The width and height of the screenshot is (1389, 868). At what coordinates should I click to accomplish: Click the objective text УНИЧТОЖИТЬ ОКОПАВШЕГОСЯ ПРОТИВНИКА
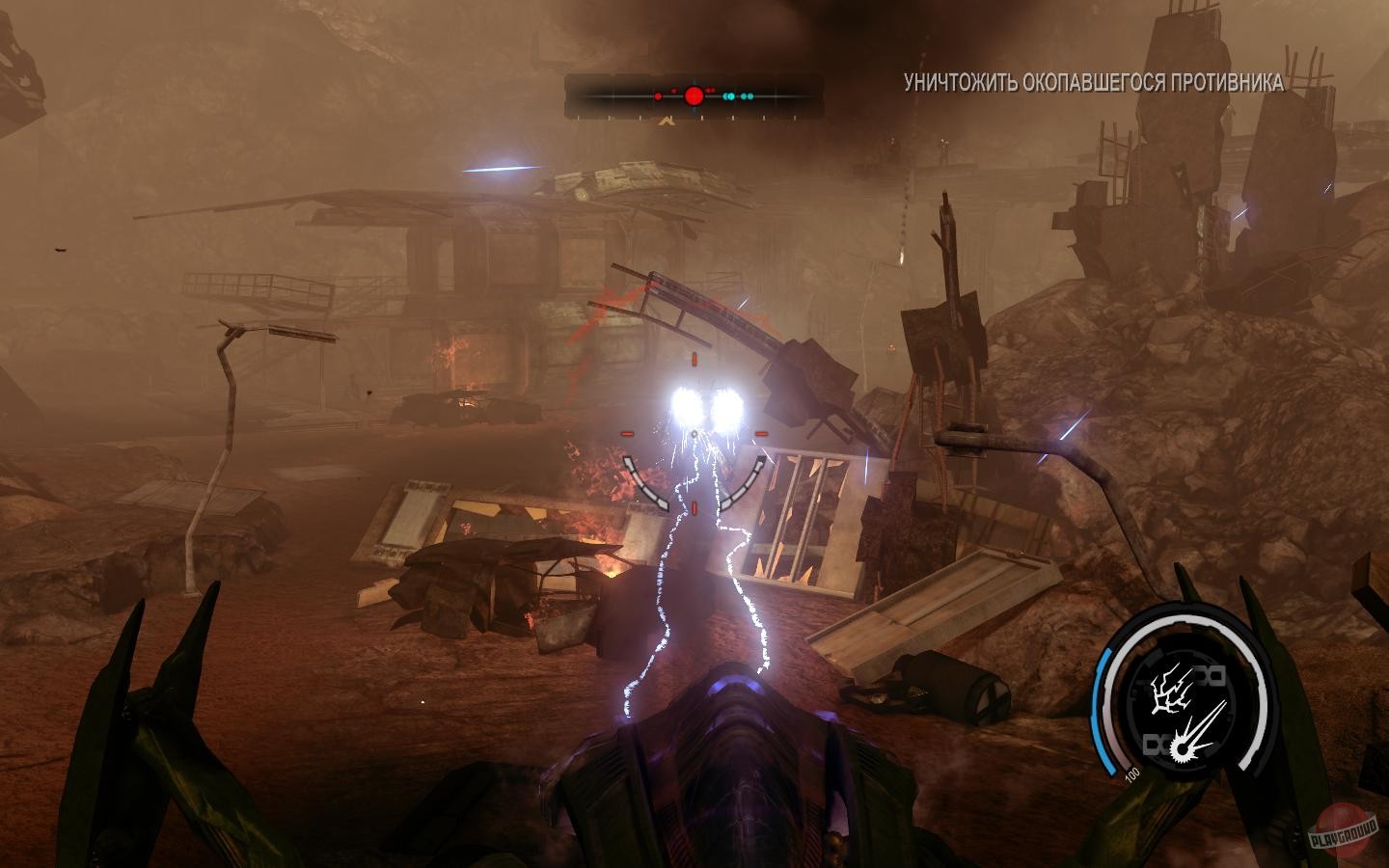pos(1092,81)
